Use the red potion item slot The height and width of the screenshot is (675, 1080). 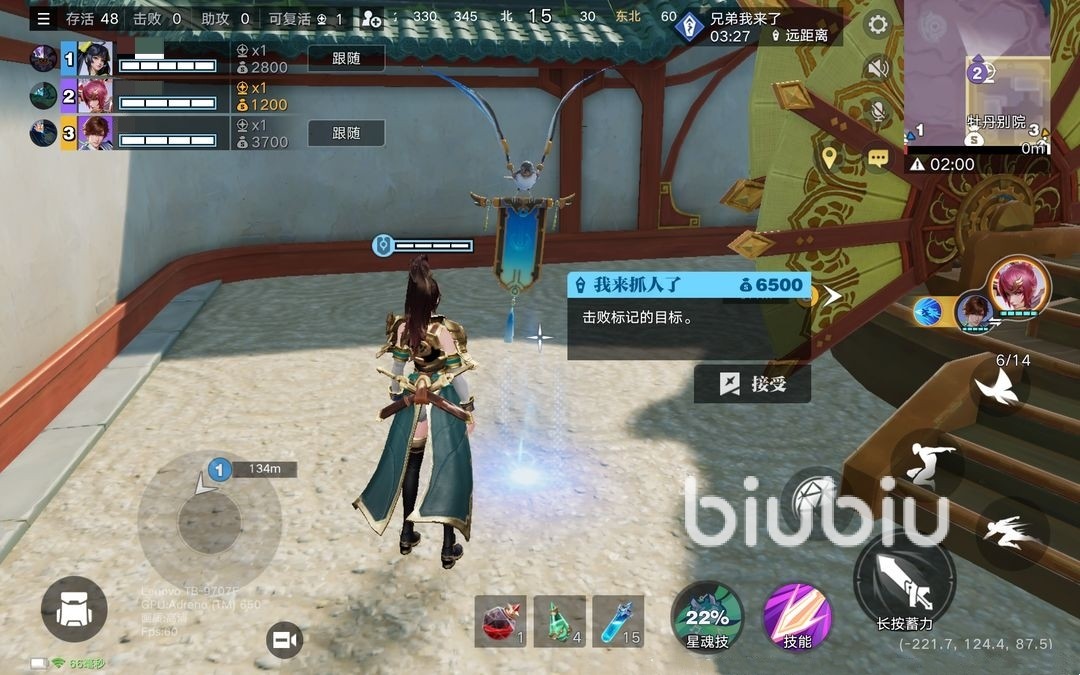(500, 621)
